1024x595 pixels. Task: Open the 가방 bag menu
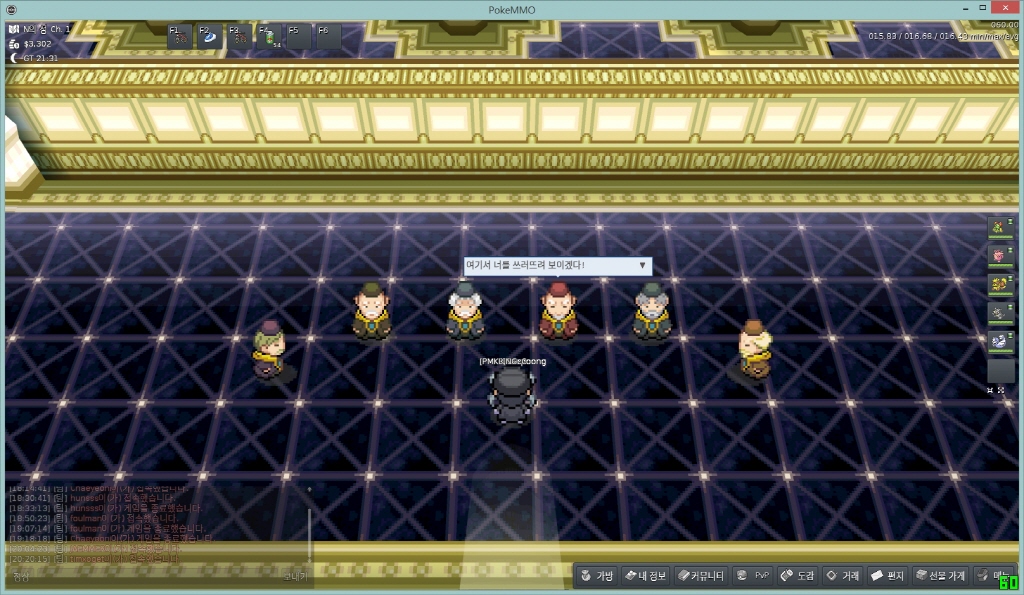(x=596, y=576)
